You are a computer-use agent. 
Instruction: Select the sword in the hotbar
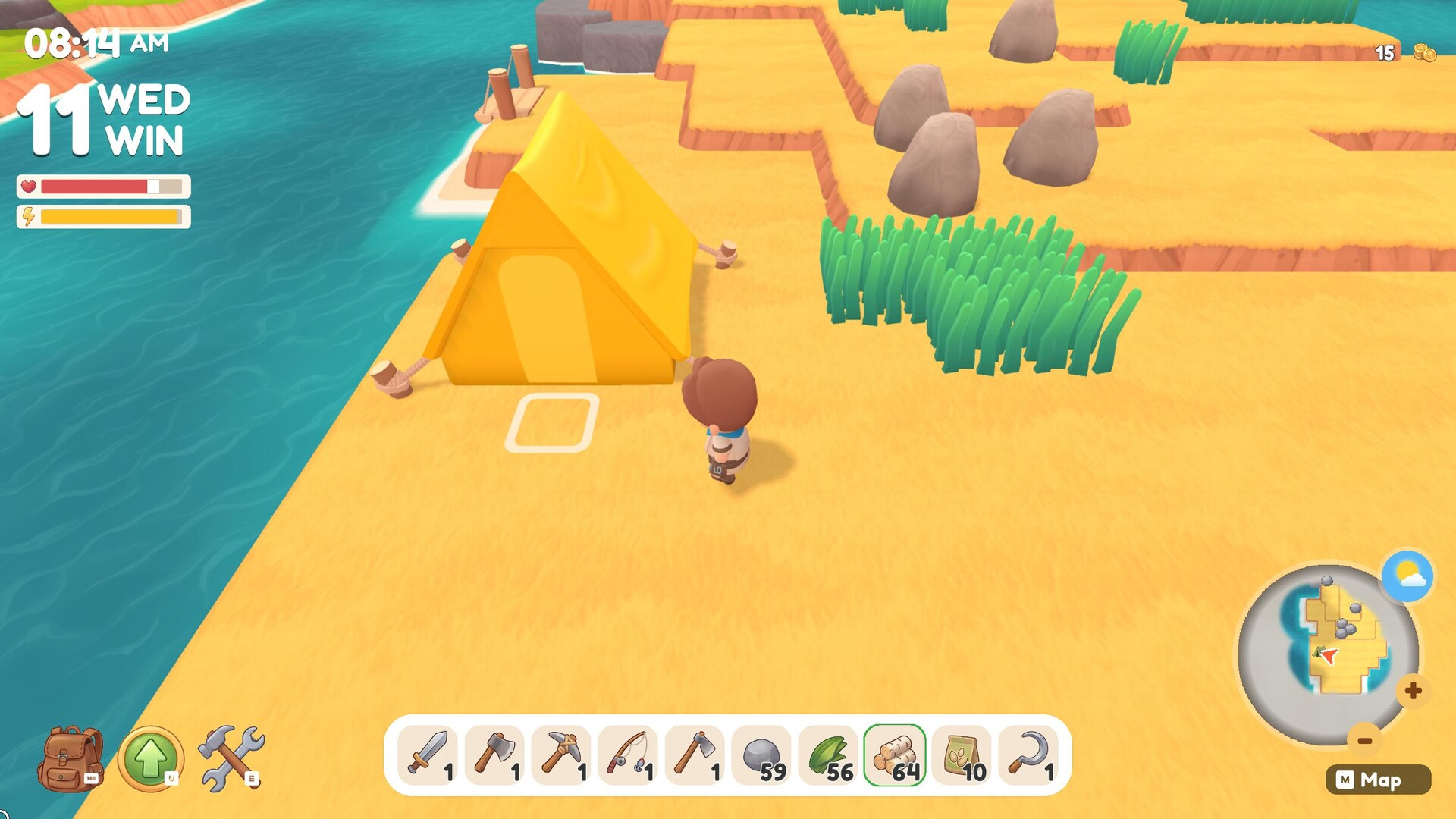pos(428,755)
